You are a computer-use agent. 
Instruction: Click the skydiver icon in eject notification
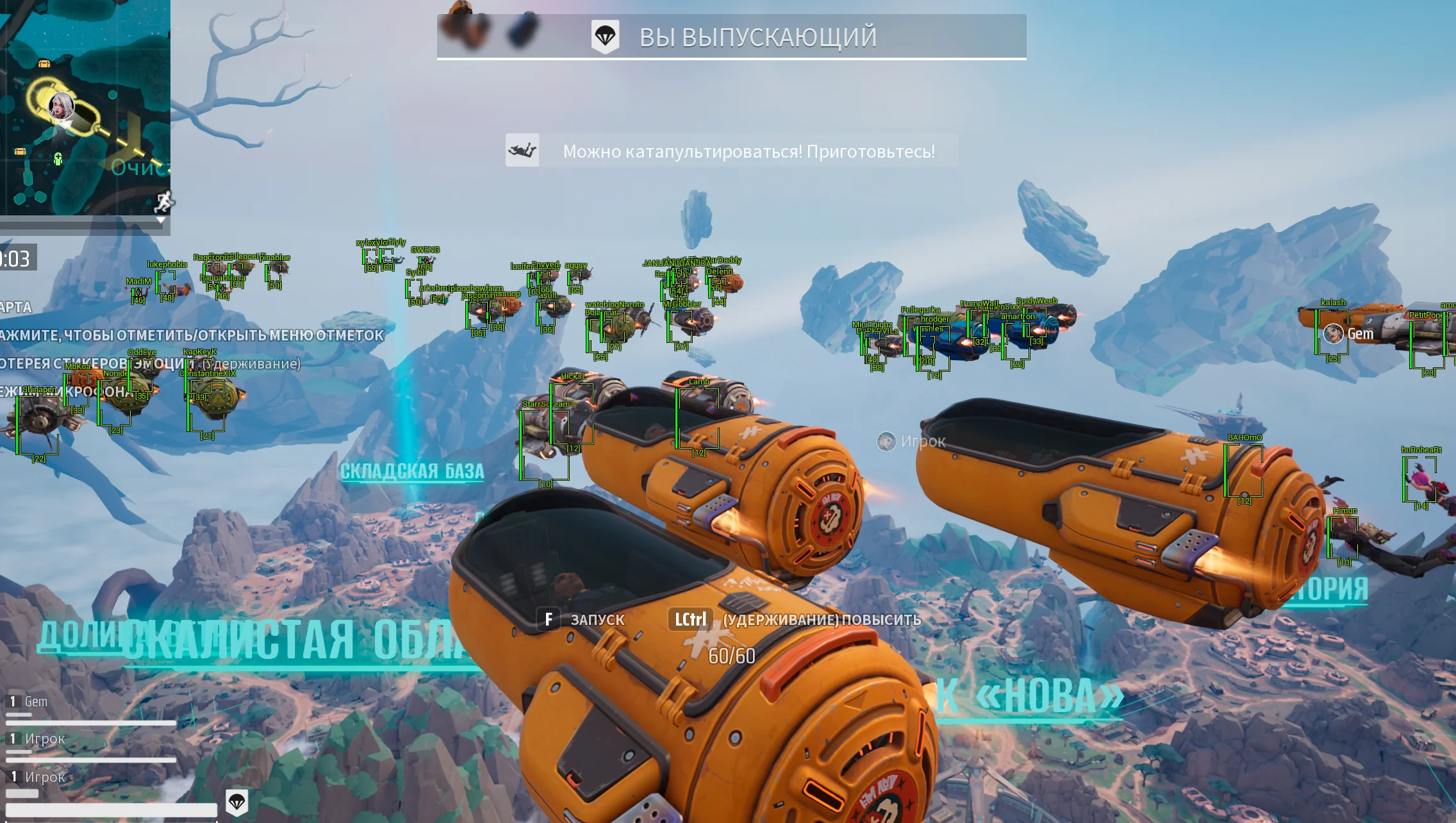pyautogui.click(x=522, y=151)
